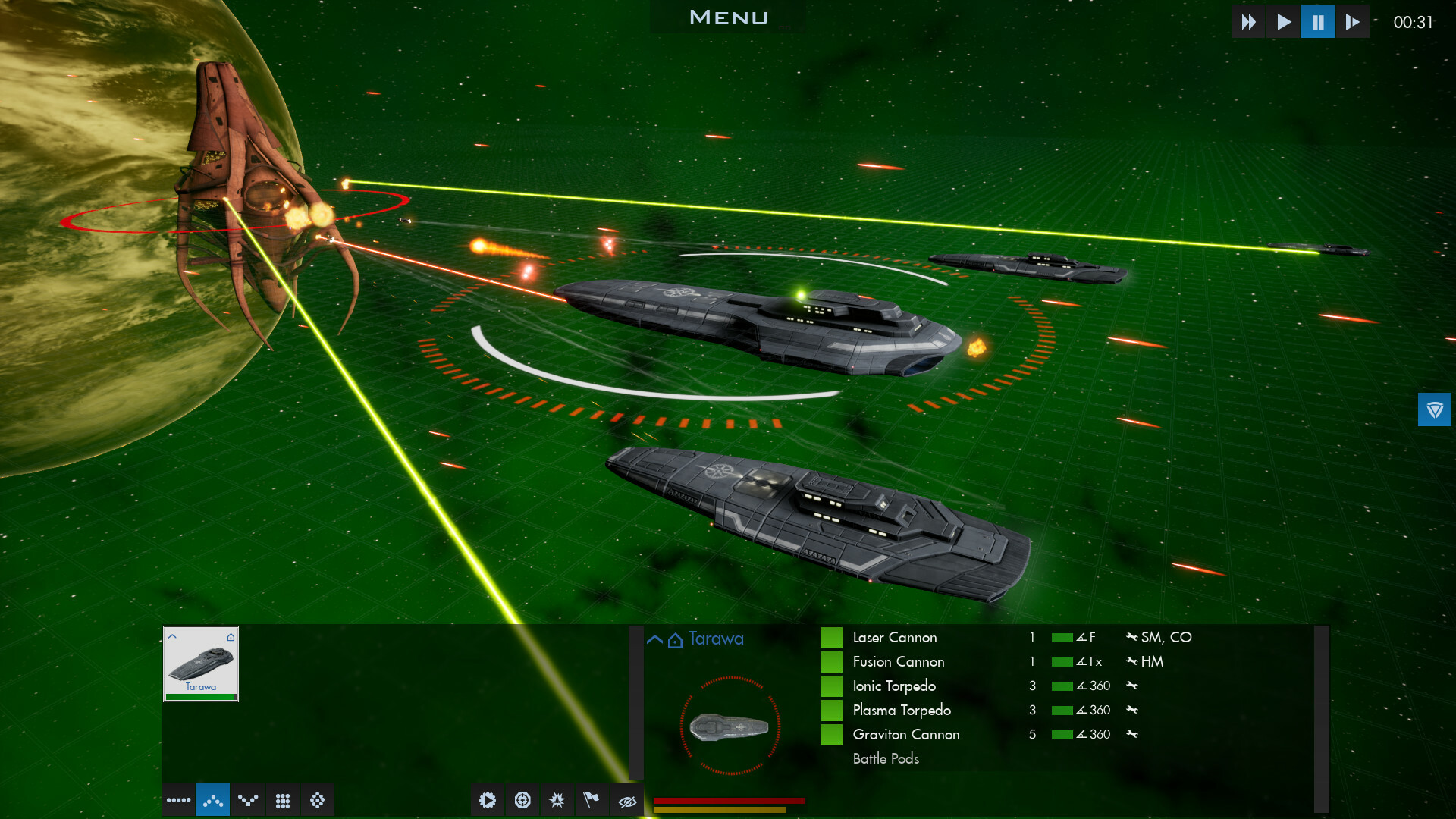The height and width of the screenshot is (819, 1456).
Task: Click the home icon next to Tarawa name
Action: tap(675, 639)
